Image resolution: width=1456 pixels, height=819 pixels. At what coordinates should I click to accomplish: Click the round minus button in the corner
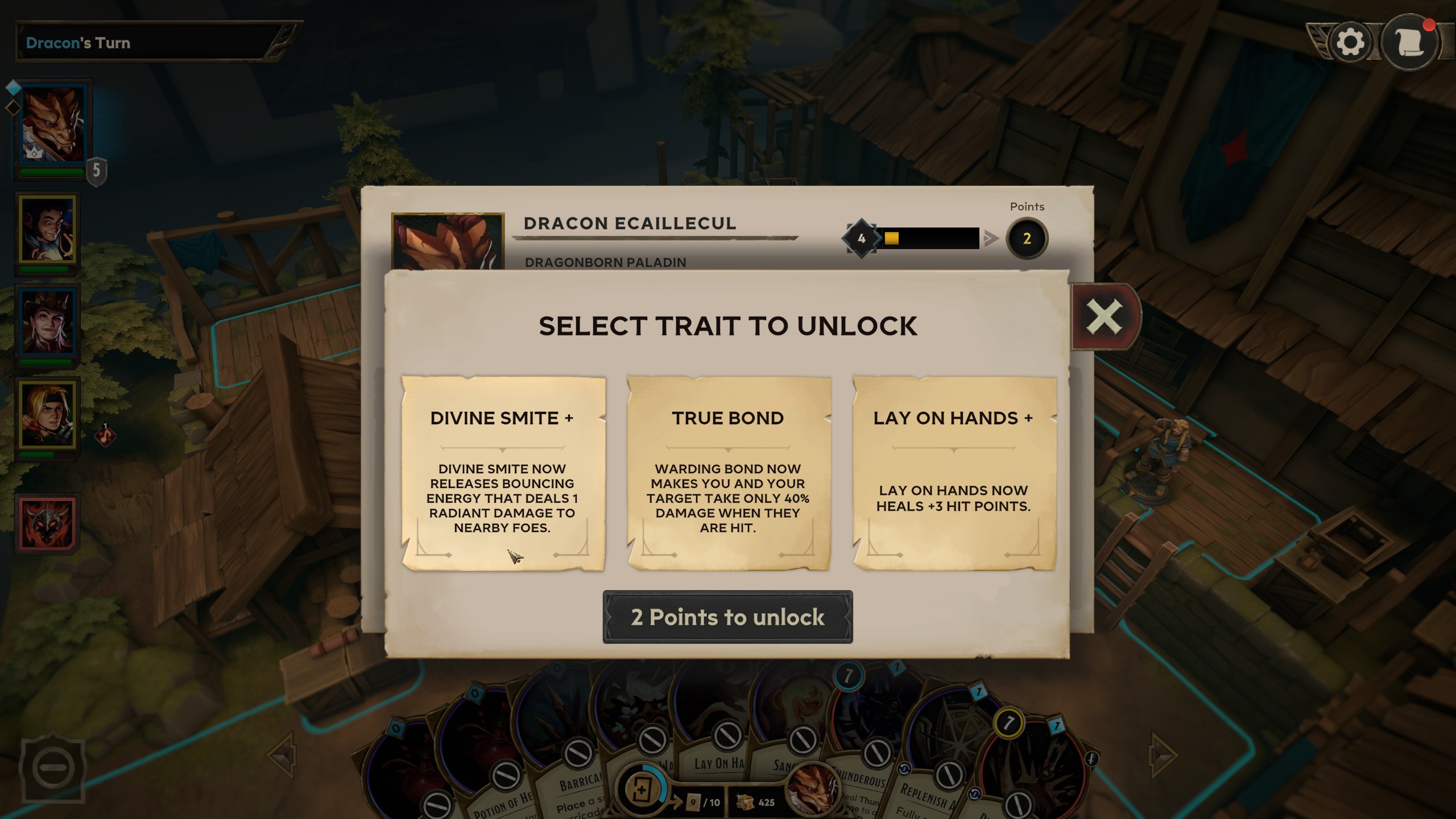(x=53, y=767)
